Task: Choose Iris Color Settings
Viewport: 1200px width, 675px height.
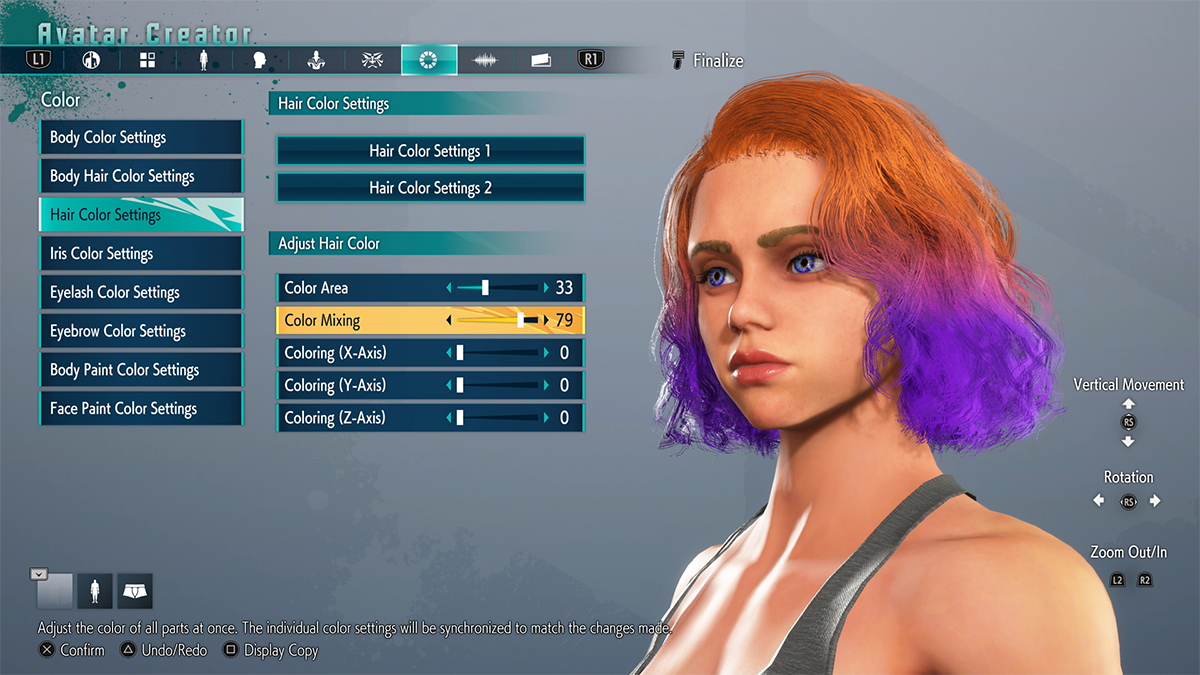Action: click(141, 254)
